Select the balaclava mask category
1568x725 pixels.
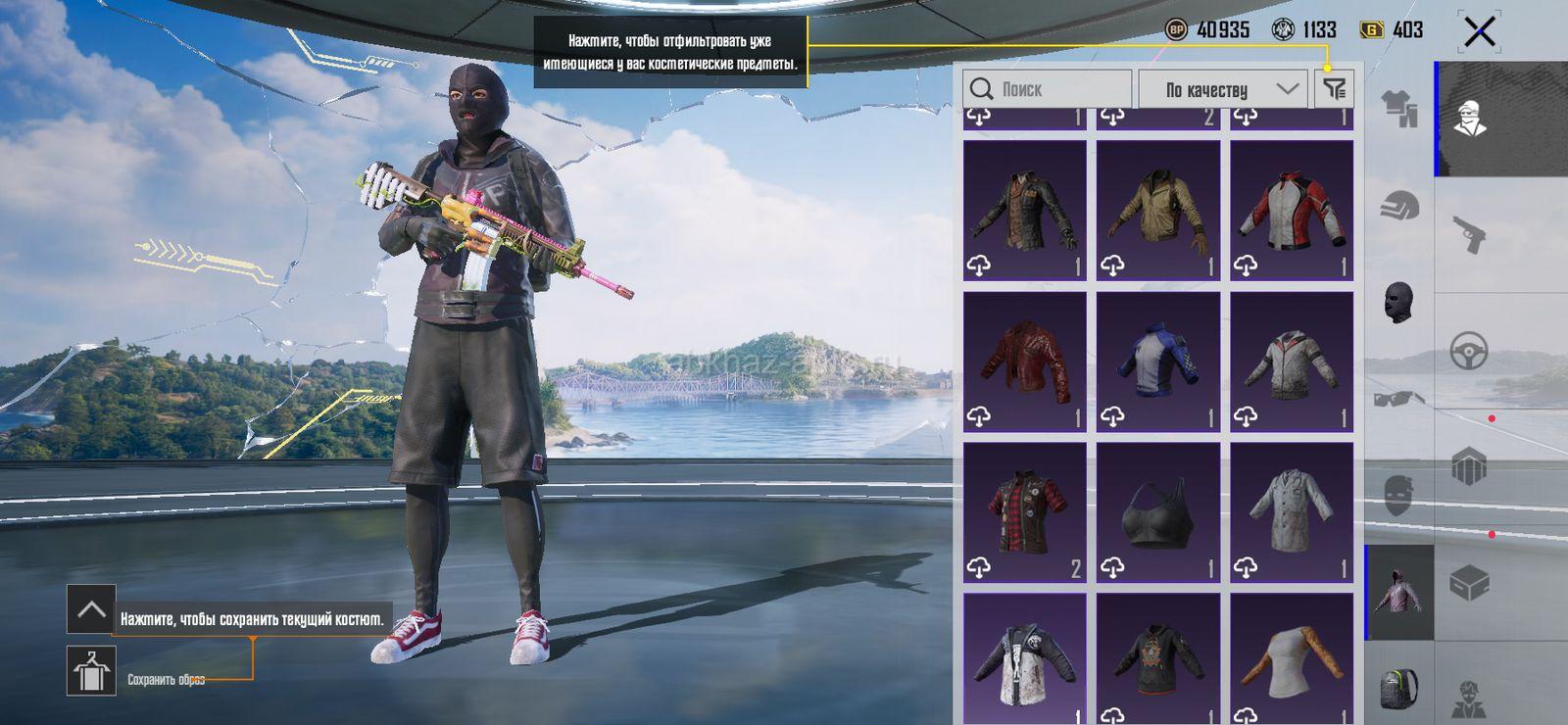[x=1399, y=302]
